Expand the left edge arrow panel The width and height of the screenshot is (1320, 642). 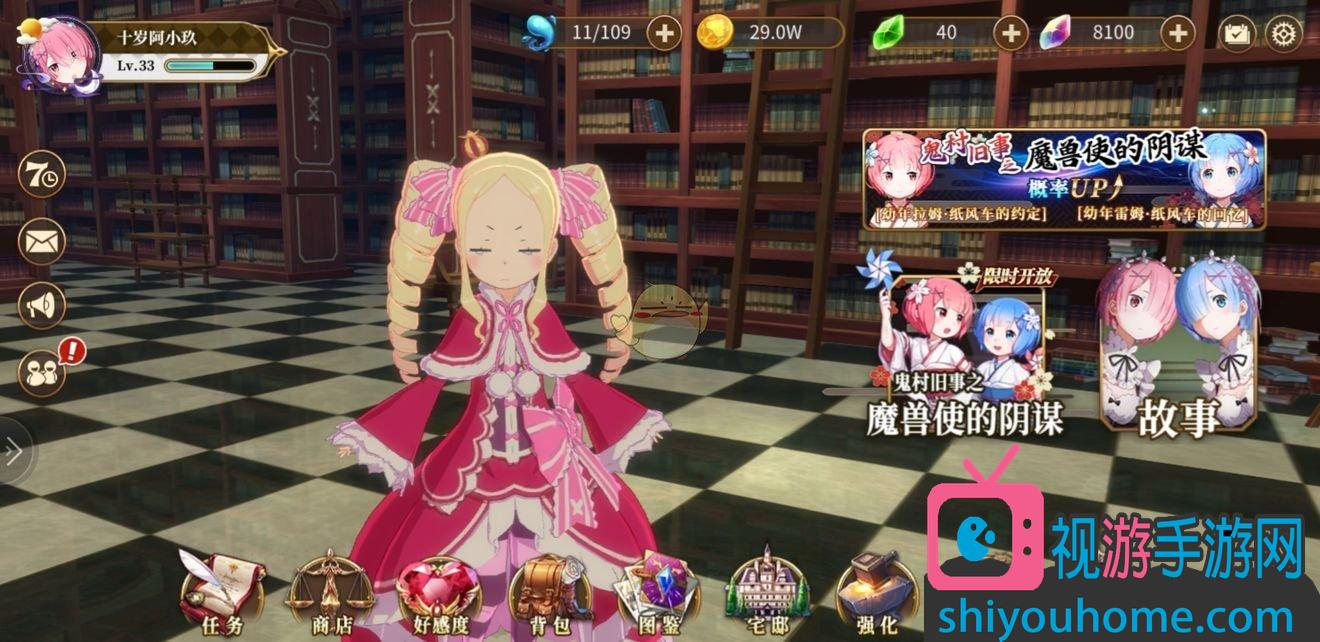[14, 452]
